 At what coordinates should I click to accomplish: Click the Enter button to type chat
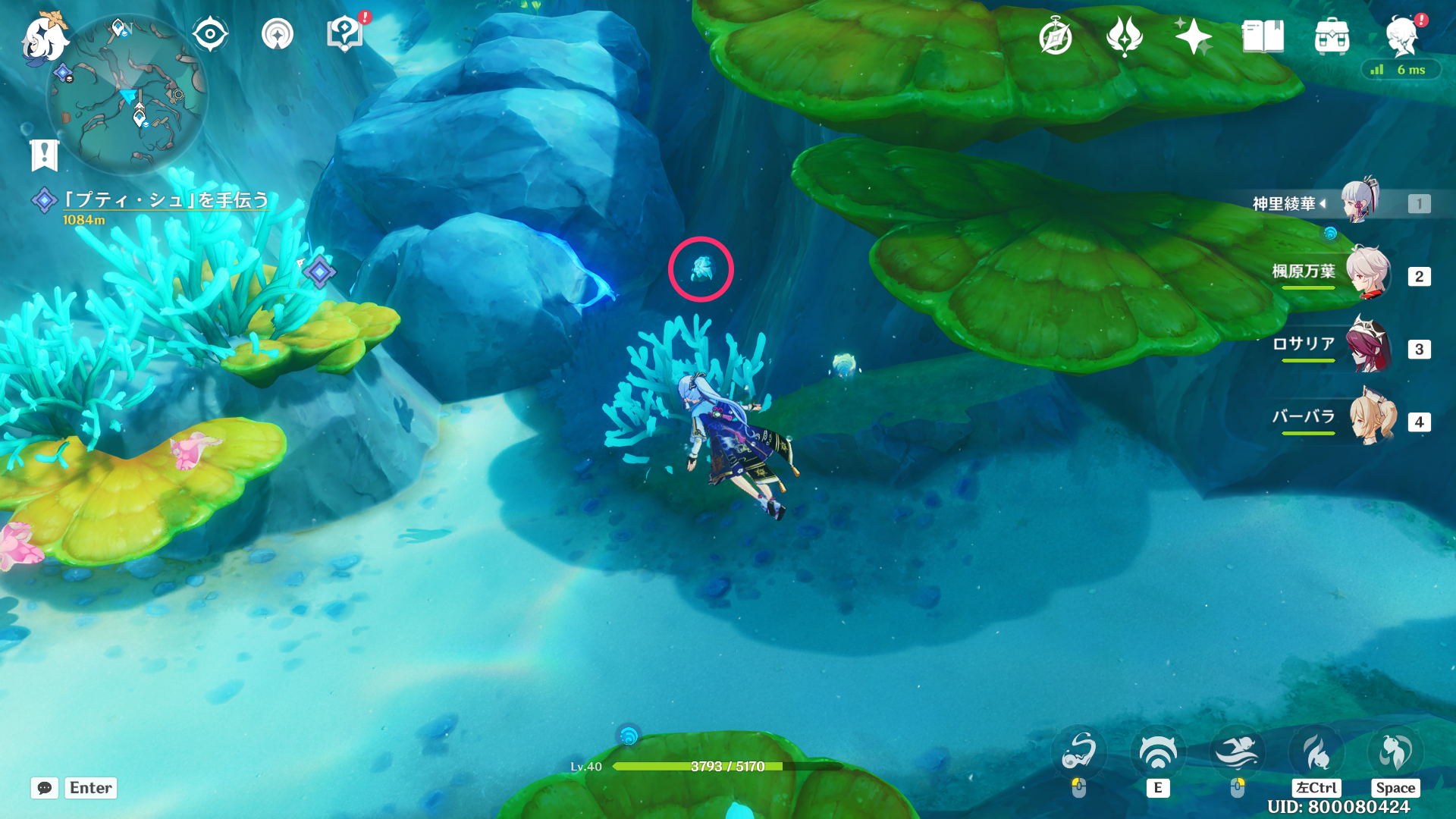point(90,788)
